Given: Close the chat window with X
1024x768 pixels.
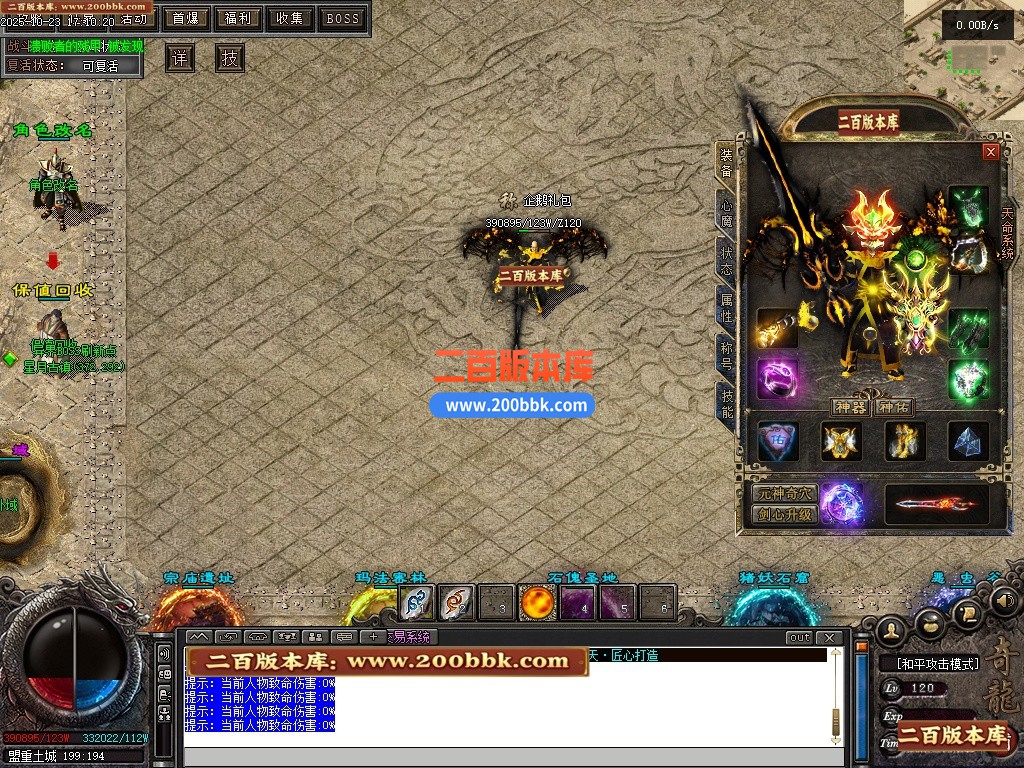Looking at the screenshot, I should point(829,637).
